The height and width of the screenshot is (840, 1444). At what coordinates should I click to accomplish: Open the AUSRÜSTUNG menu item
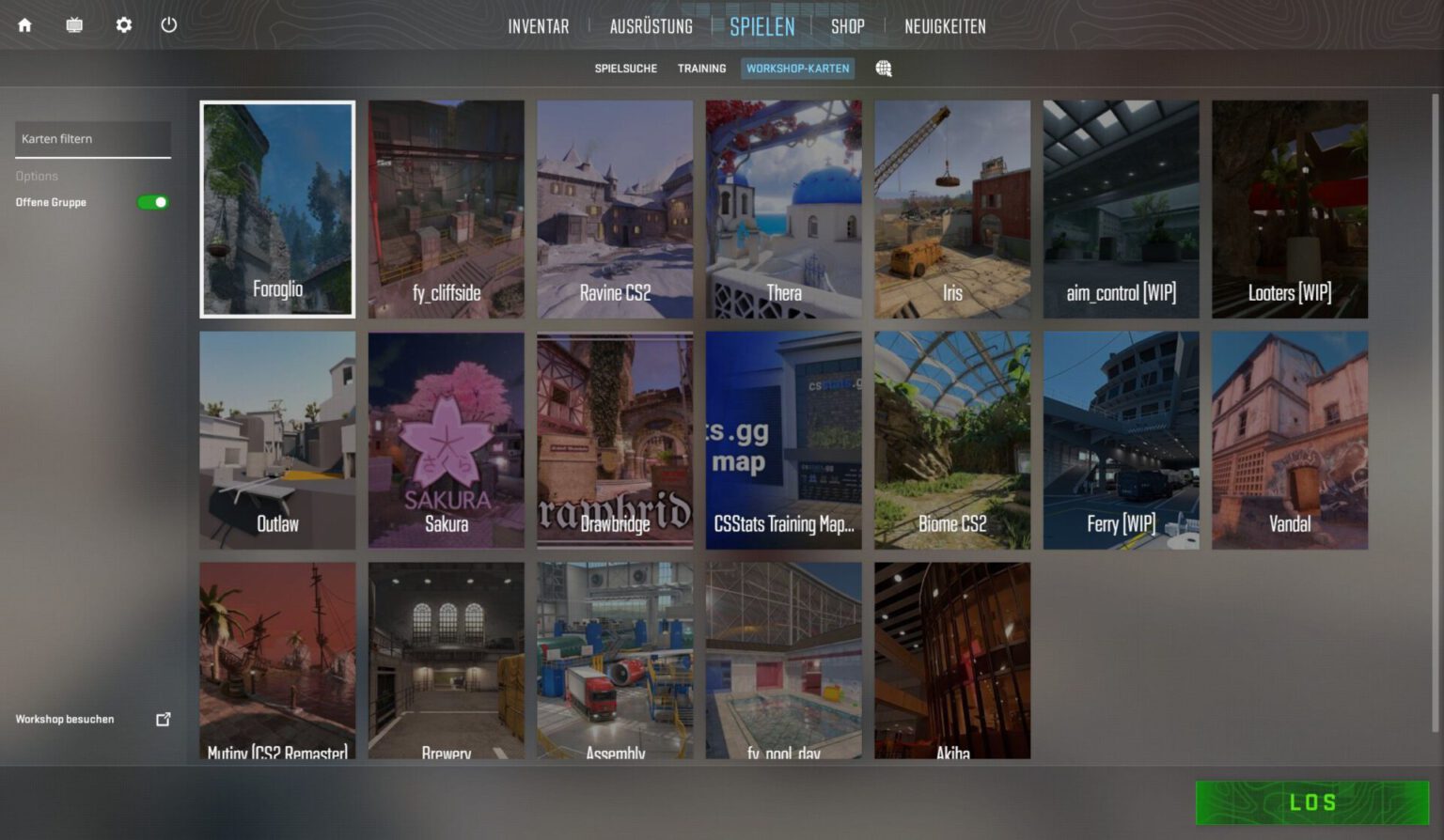pyautogui.click(x=650, y=26)
